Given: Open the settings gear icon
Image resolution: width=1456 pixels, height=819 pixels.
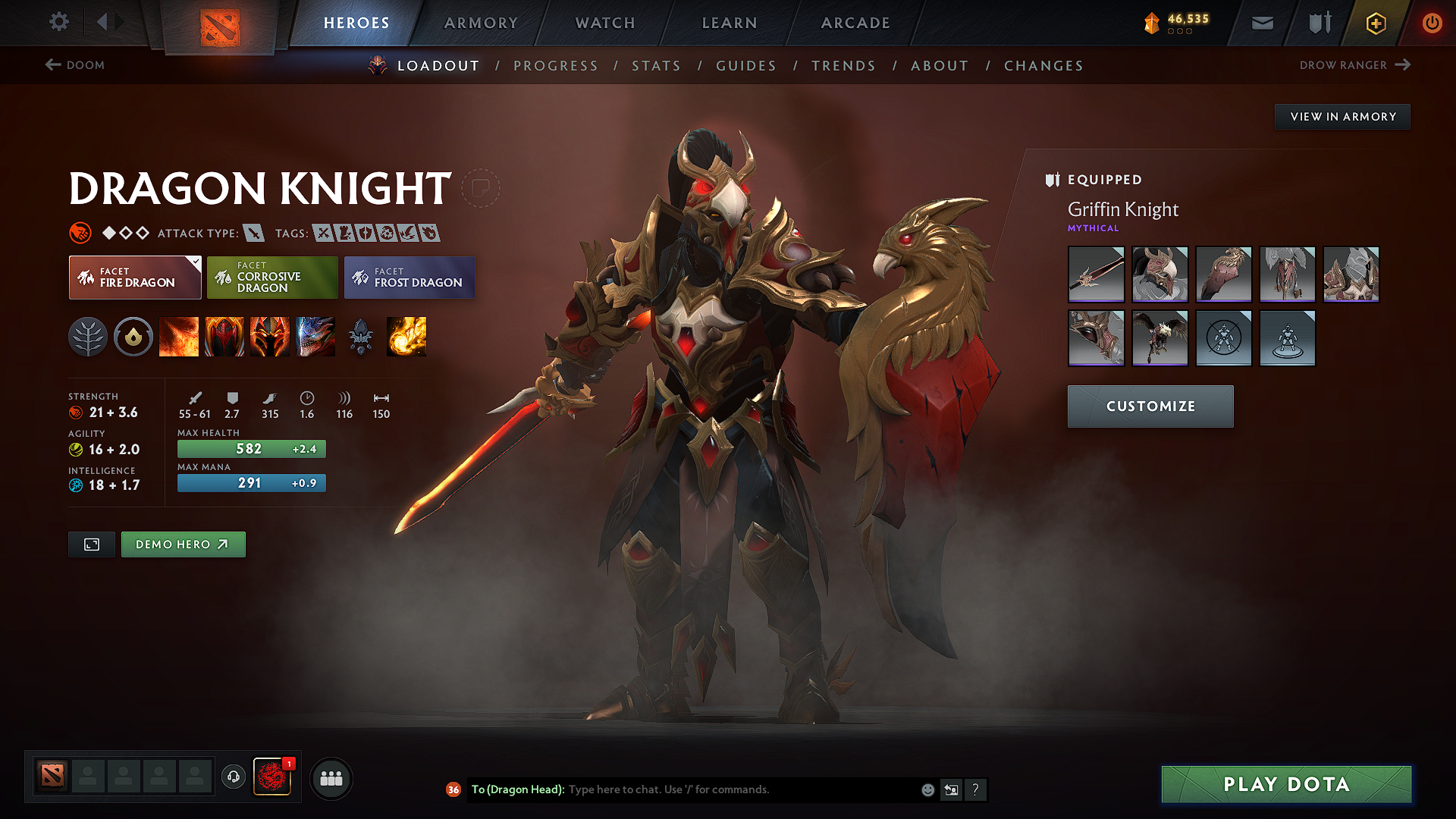Looking at the screenshot, I should tap(58, 23).
